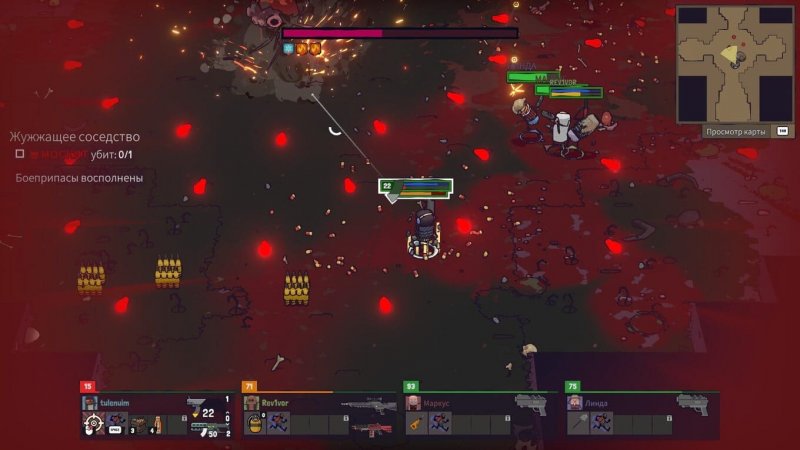Click Маркус's character portrait
This screenshot has width=800, height=450.
click(x=413, y=402)
